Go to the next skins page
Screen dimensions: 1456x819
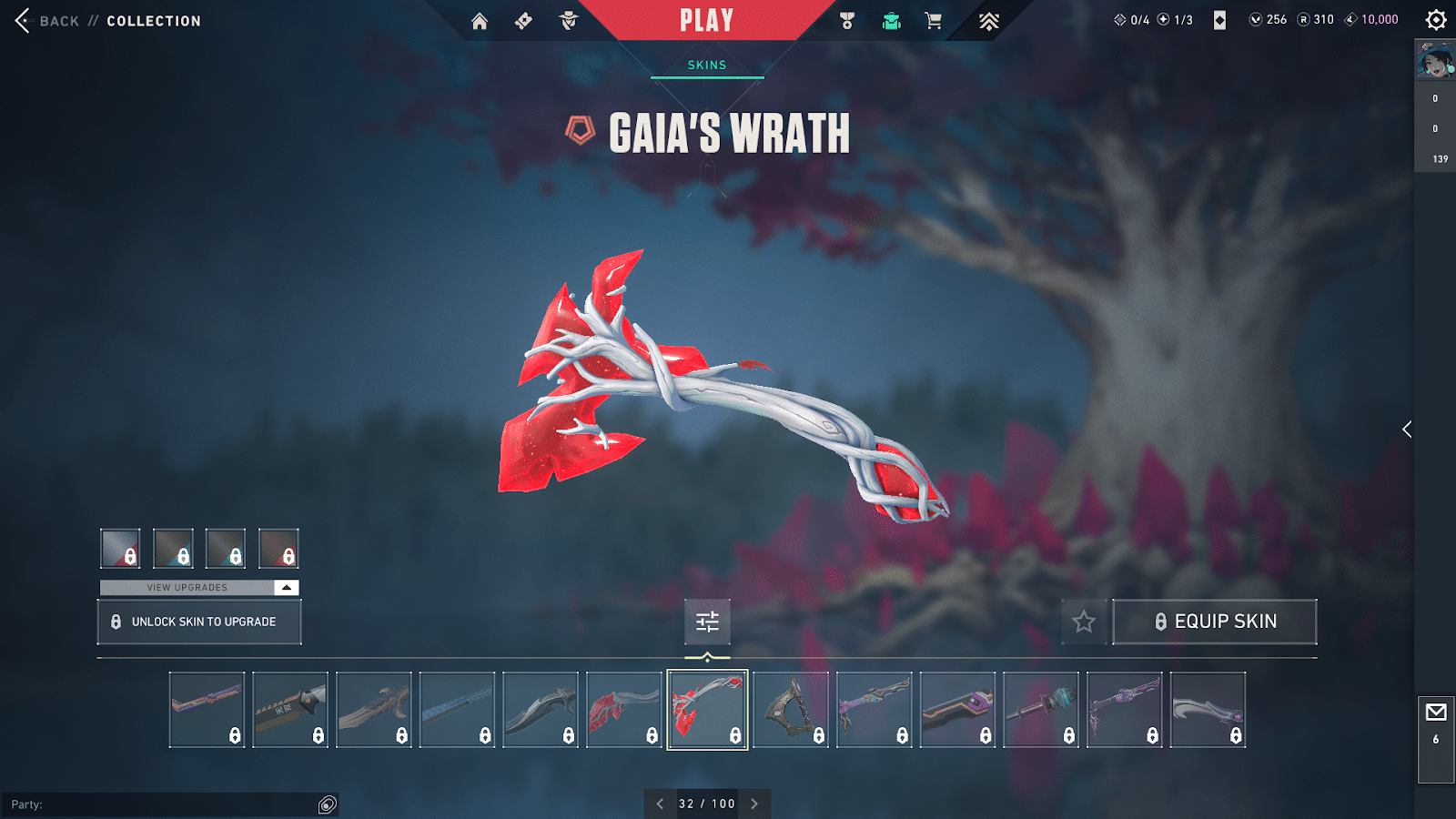(754, 804)
